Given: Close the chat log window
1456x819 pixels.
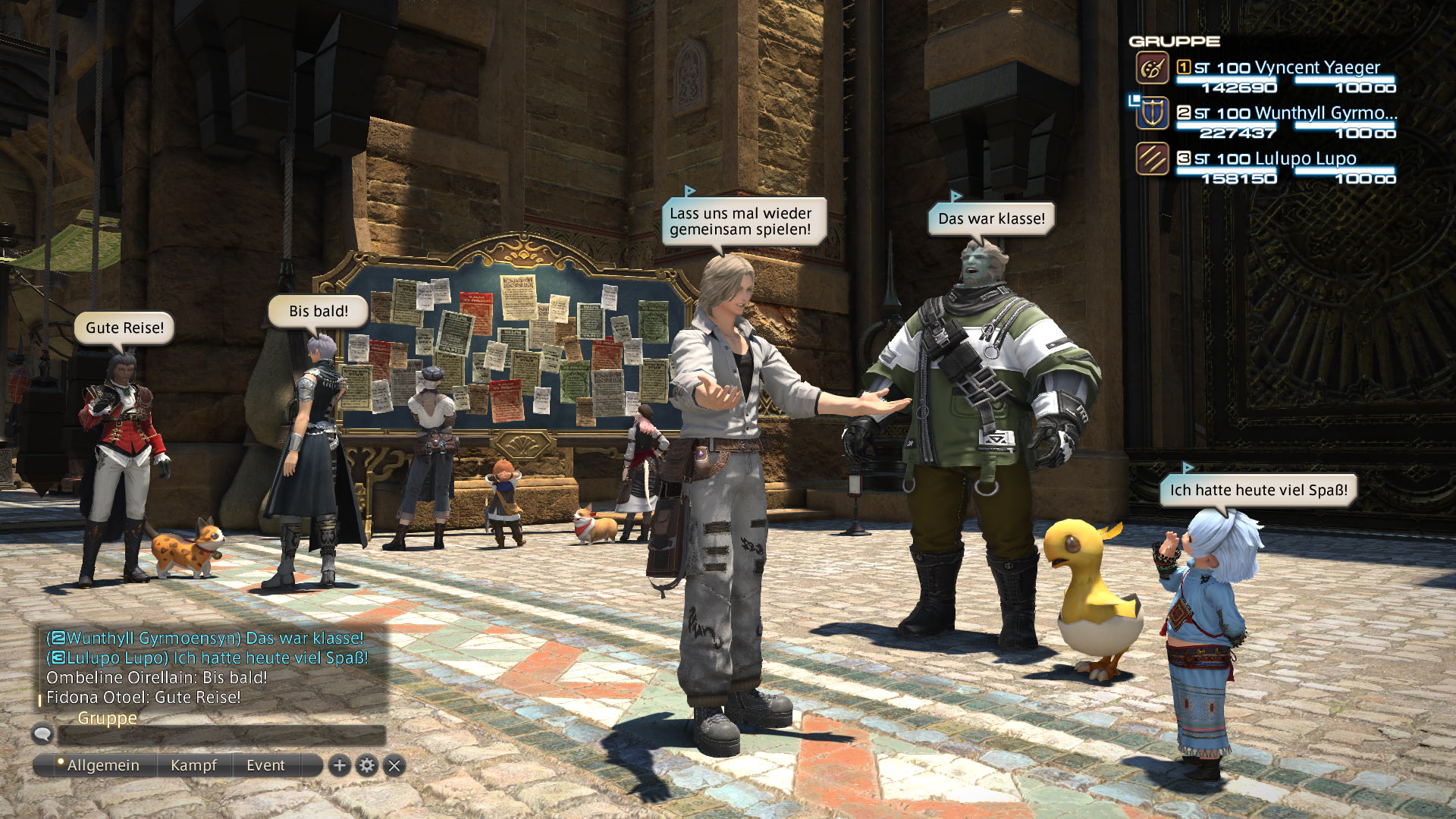Looking at the screenshot, I should 394,766.
